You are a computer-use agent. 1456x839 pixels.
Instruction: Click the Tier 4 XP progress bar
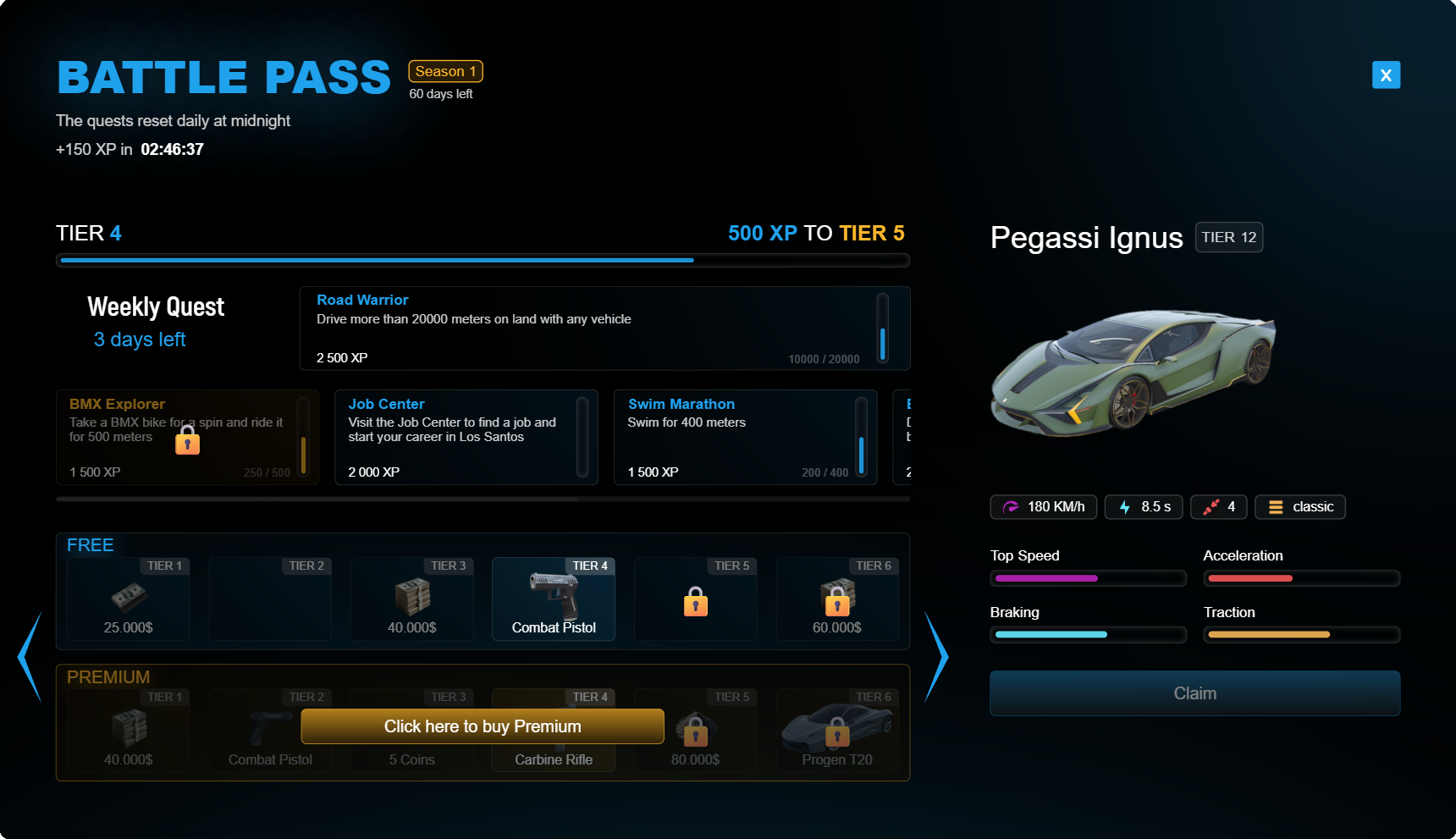[483, 260]
